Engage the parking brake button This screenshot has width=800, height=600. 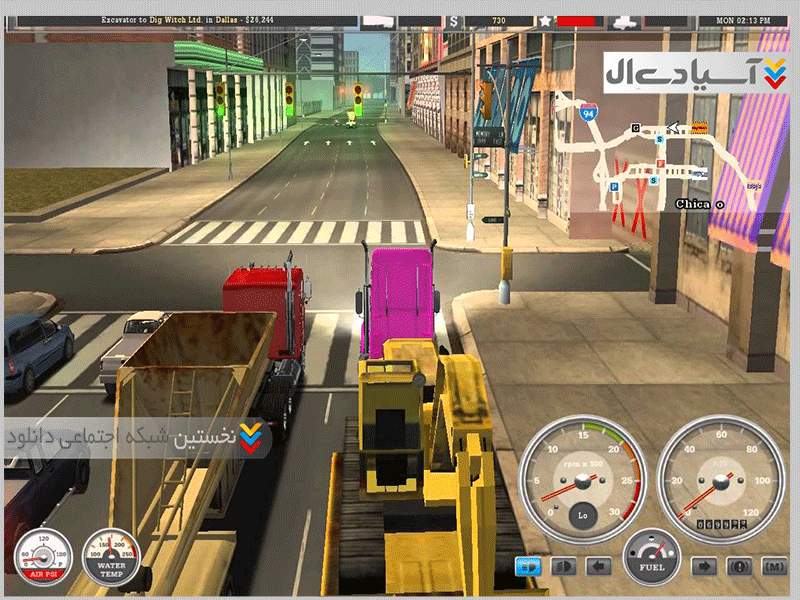[x=739, y=566]
